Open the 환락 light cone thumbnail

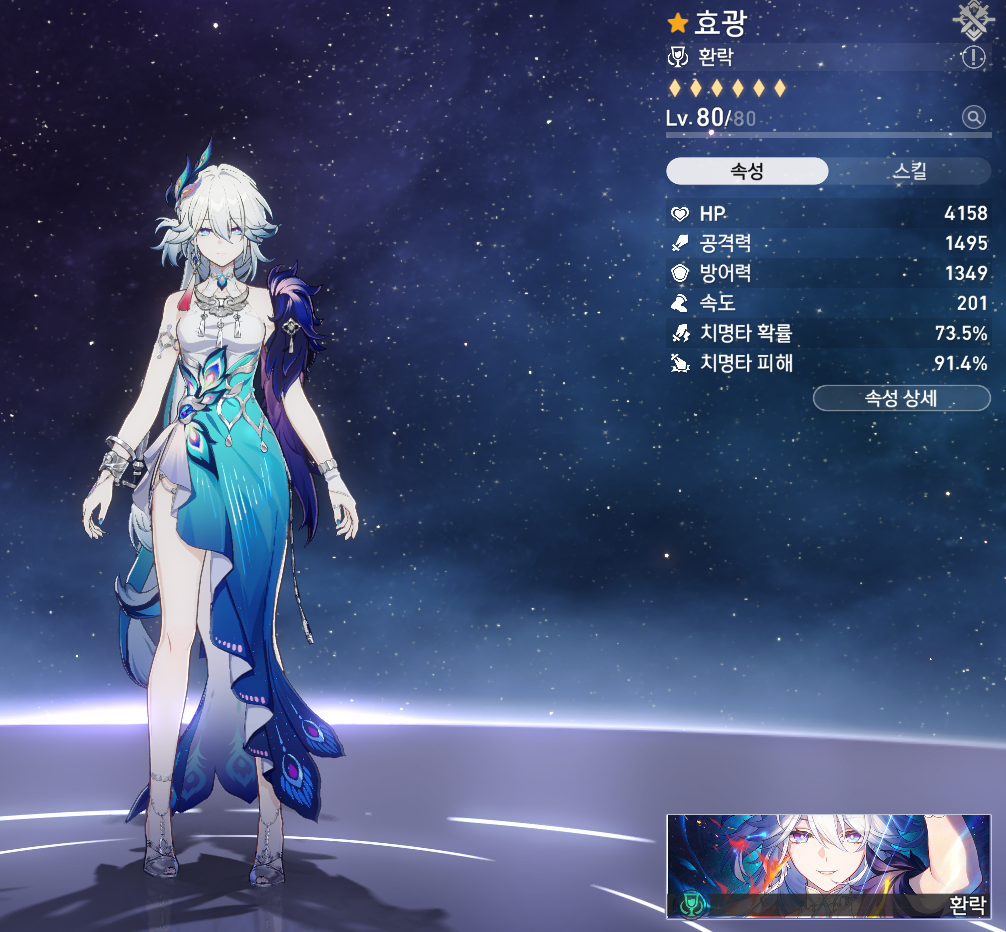click(x=828, y=866)
